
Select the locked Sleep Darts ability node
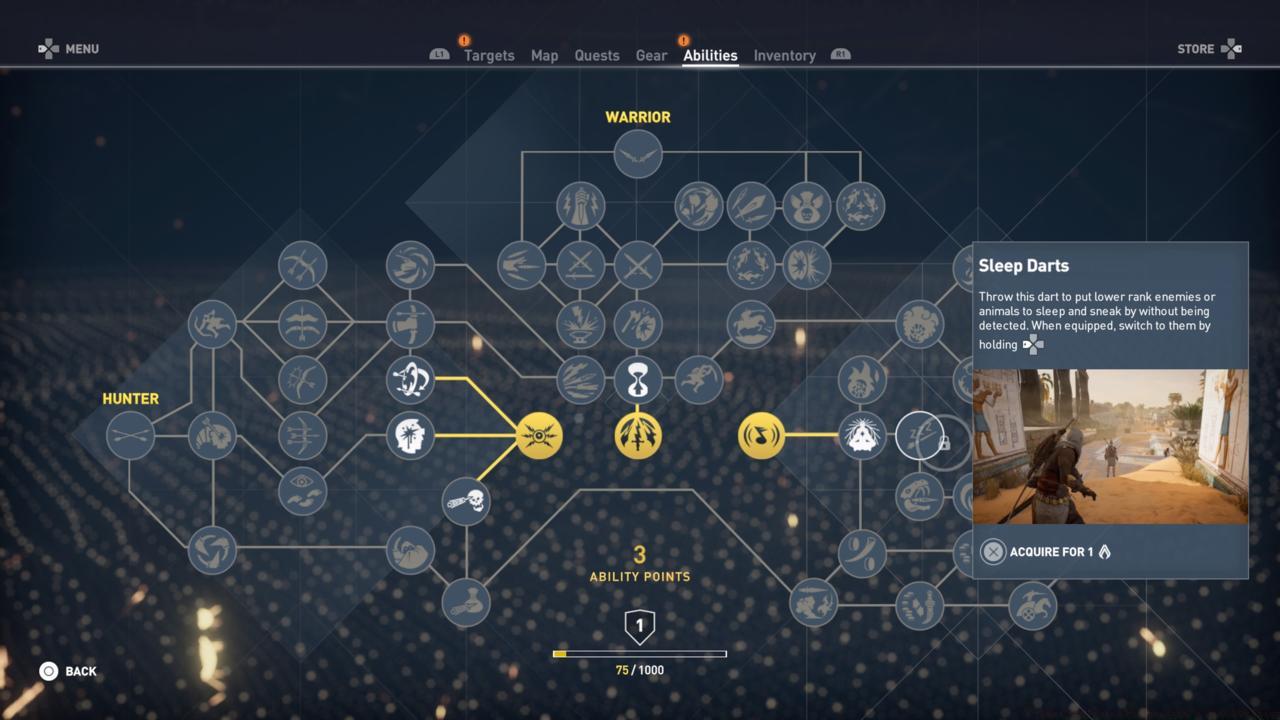pos(920,435)
